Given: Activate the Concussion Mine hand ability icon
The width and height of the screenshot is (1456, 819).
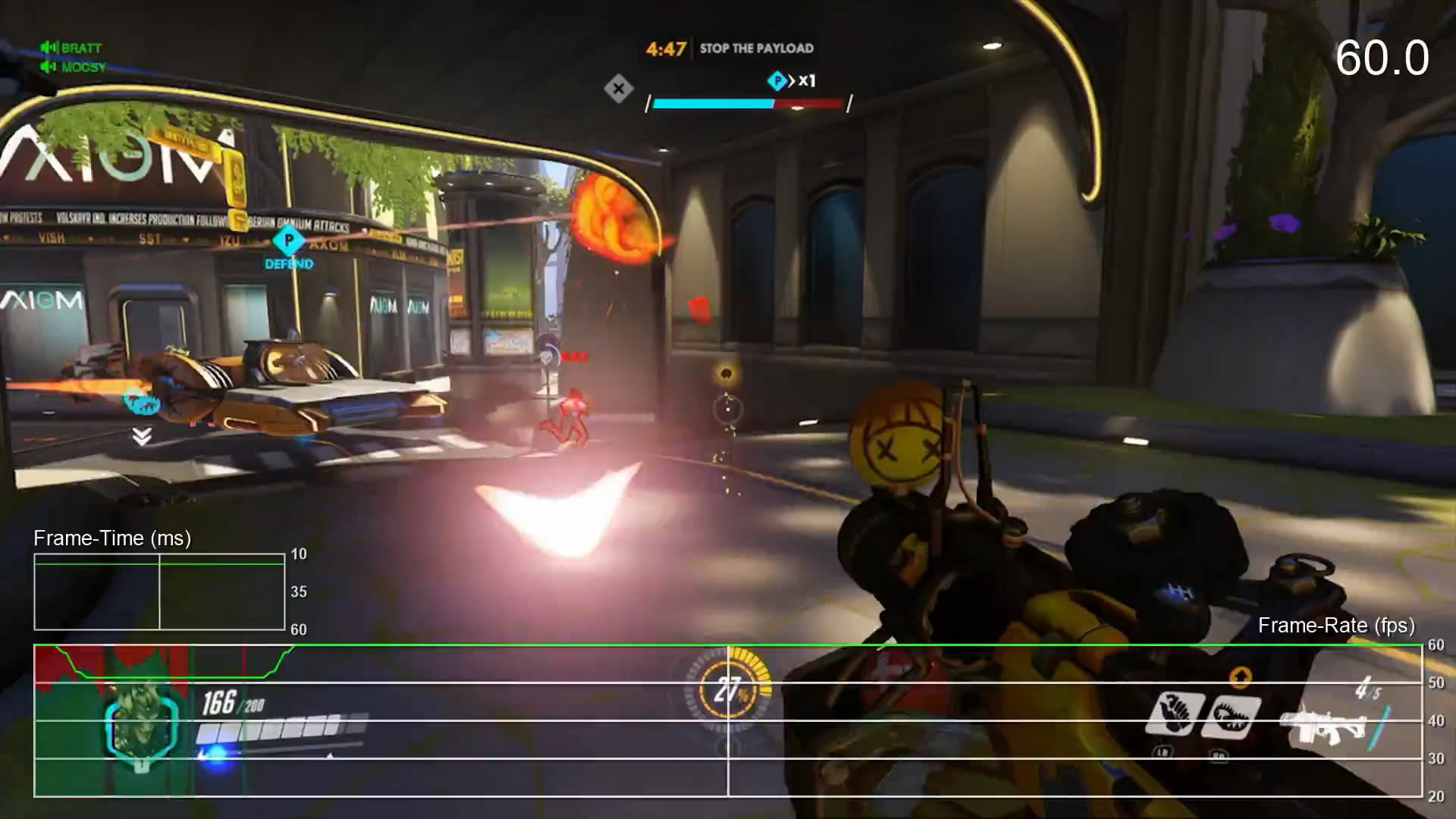Looking at the screenshot, I should (1174, 714).
